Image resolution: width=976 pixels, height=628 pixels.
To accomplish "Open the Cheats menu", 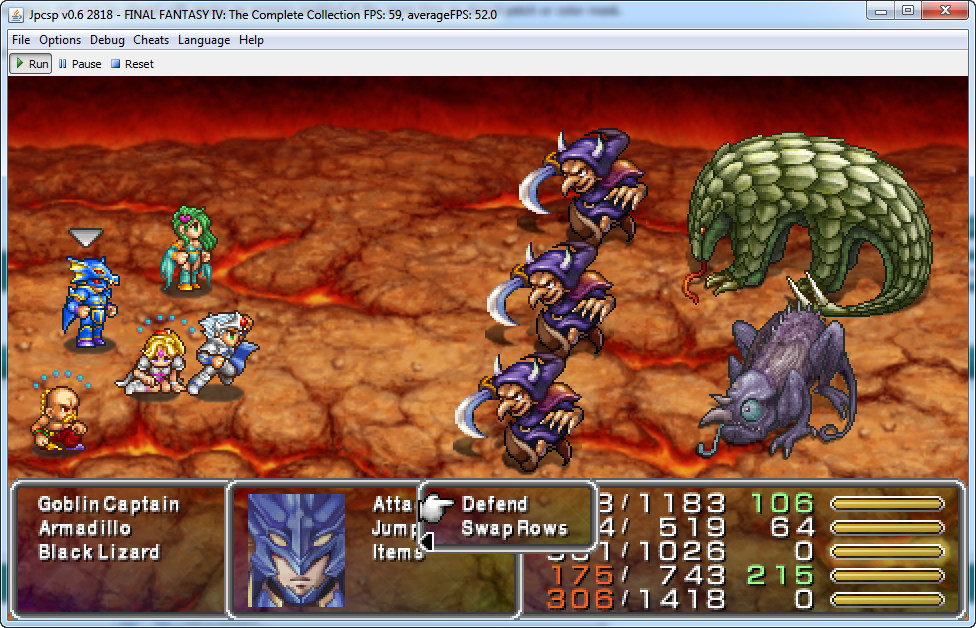I will (151, 40).
